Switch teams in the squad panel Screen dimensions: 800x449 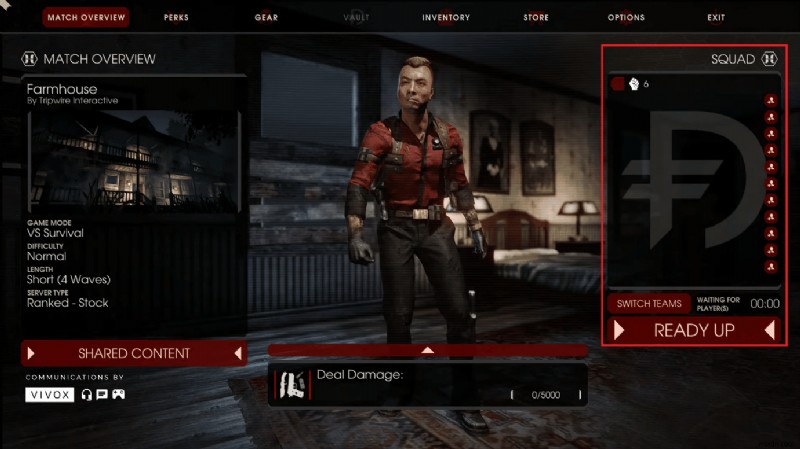[649, 303]
